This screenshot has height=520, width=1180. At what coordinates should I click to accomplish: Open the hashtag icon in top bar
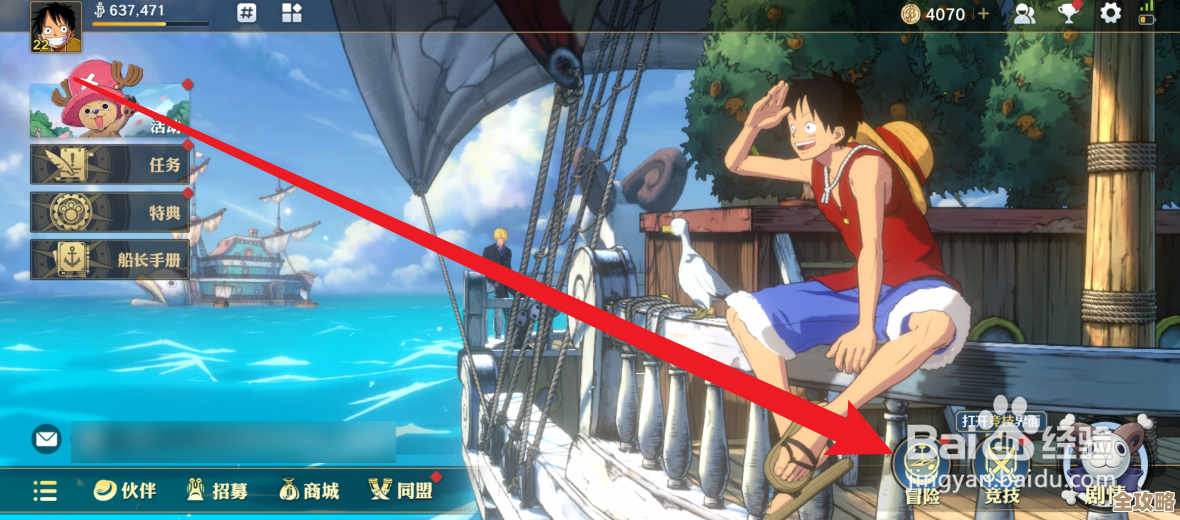pos(247,14)
